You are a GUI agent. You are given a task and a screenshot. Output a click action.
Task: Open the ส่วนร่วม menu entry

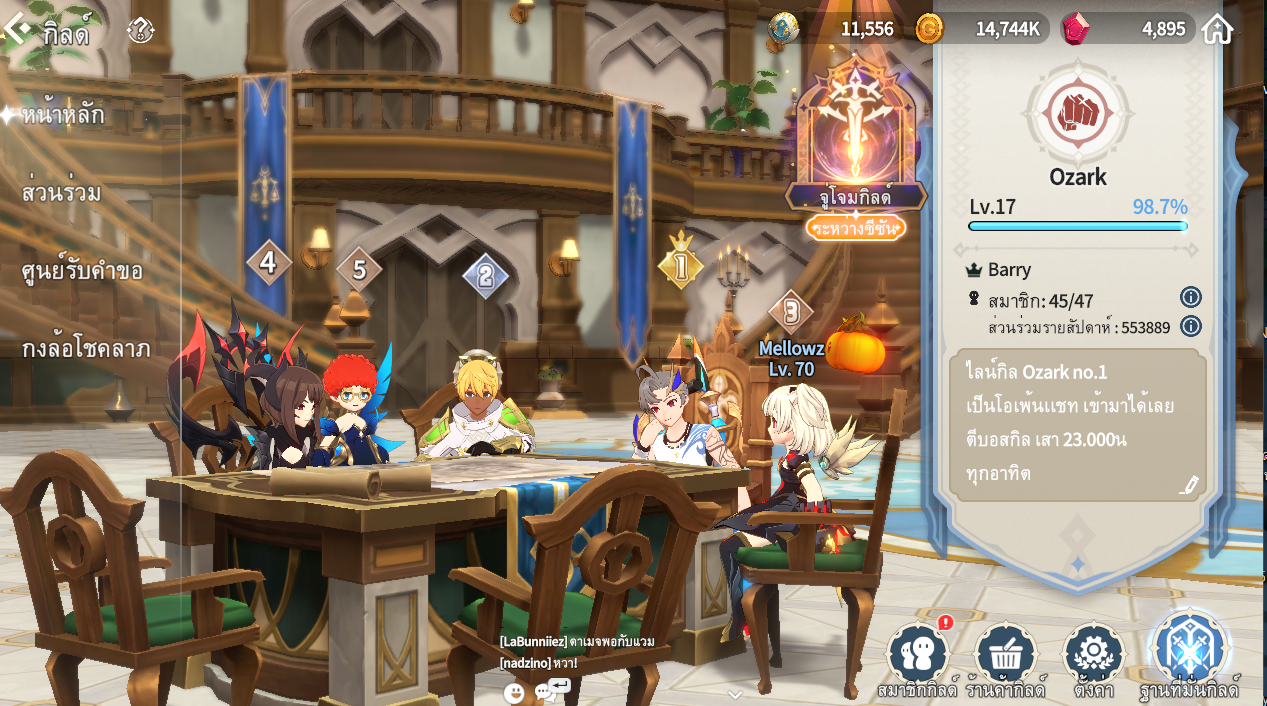[x=62, y=193]
